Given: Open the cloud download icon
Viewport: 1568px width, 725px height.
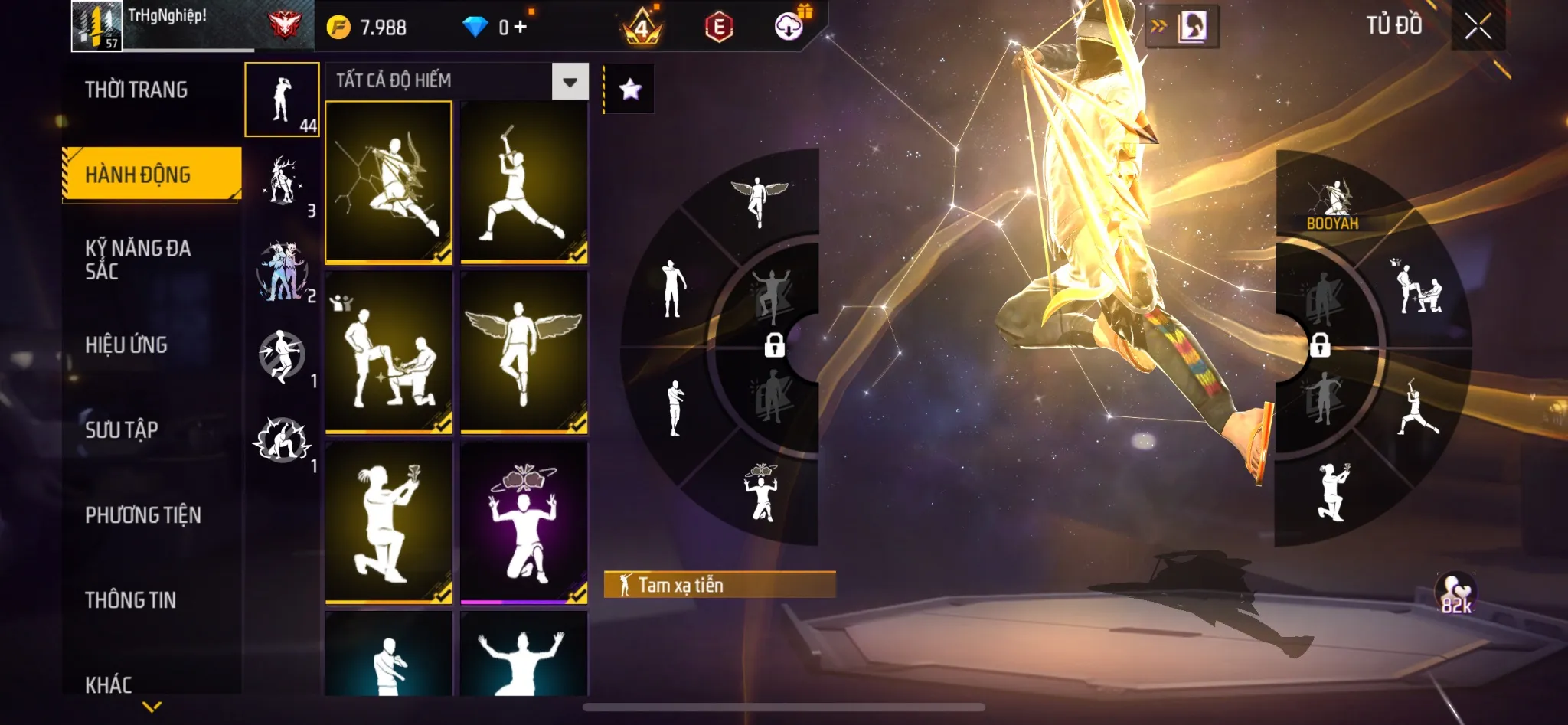Looking at the screenshot, I should [789, 27].
